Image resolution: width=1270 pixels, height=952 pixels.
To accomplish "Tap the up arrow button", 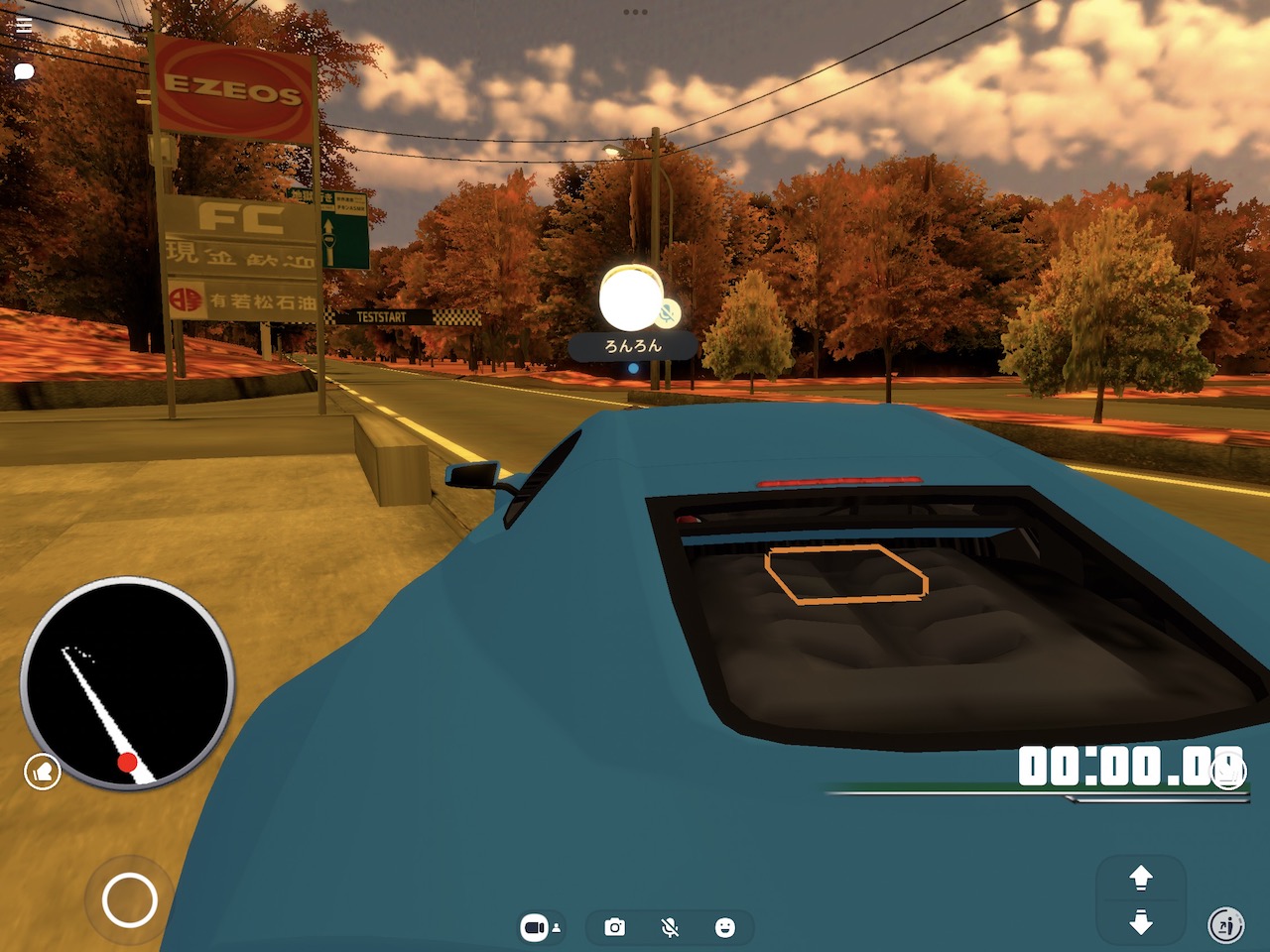I will pos(1141,878).
